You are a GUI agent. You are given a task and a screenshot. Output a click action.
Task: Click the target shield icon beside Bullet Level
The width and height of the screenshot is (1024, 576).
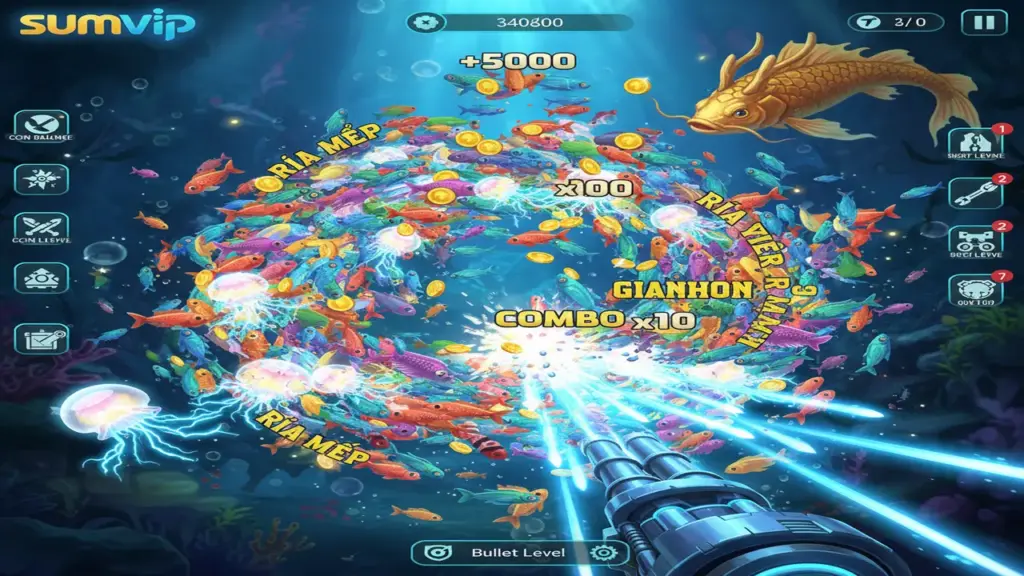[435, 553]
